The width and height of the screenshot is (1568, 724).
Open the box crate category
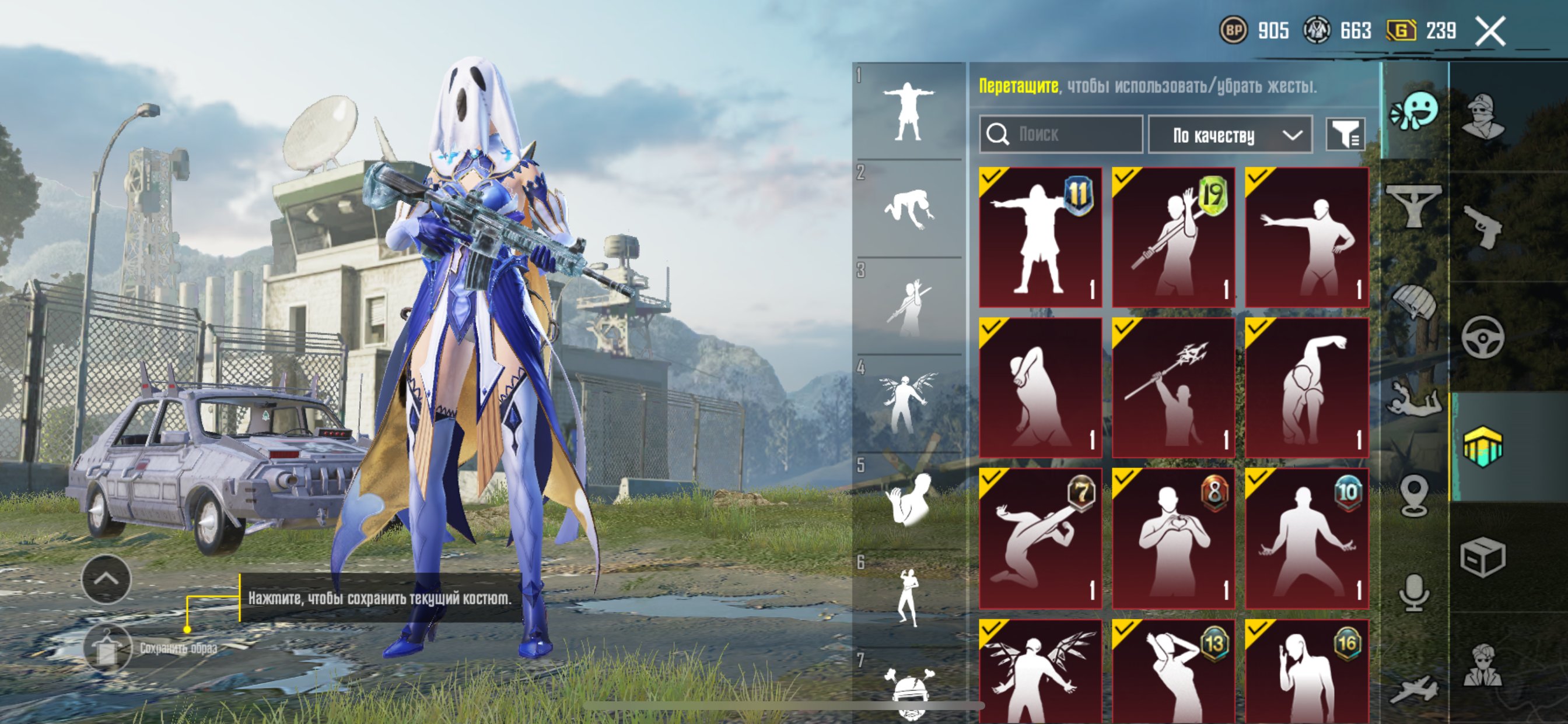tap(1482, 556)
